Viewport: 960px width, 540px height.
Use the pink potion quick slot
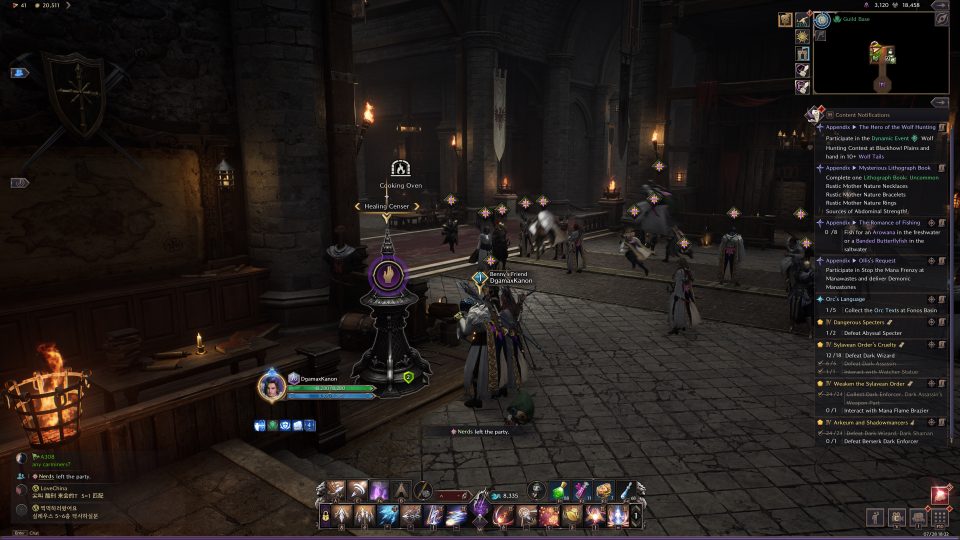click(x=581, y=490)
